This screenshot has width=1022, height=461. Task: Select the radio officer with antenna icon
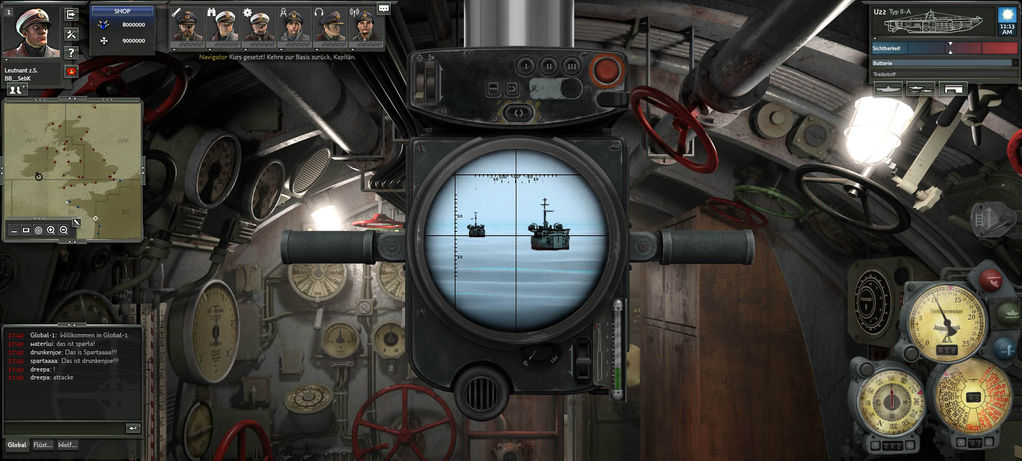pos(363,25)
